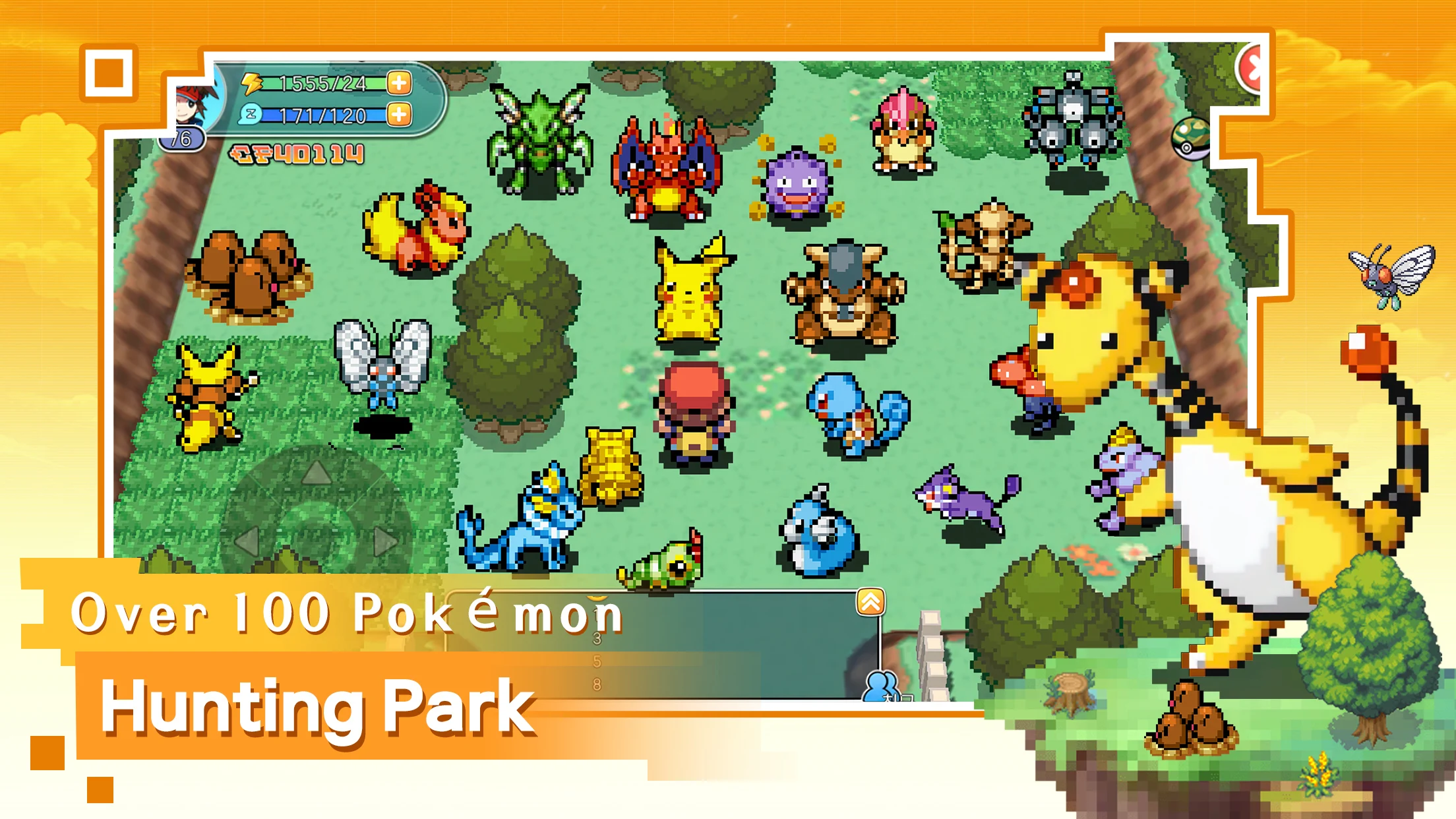Tap the blue Z sleepiness icon
The width and height of the screenshot is (1456, 819).
(x=249, y=113)
